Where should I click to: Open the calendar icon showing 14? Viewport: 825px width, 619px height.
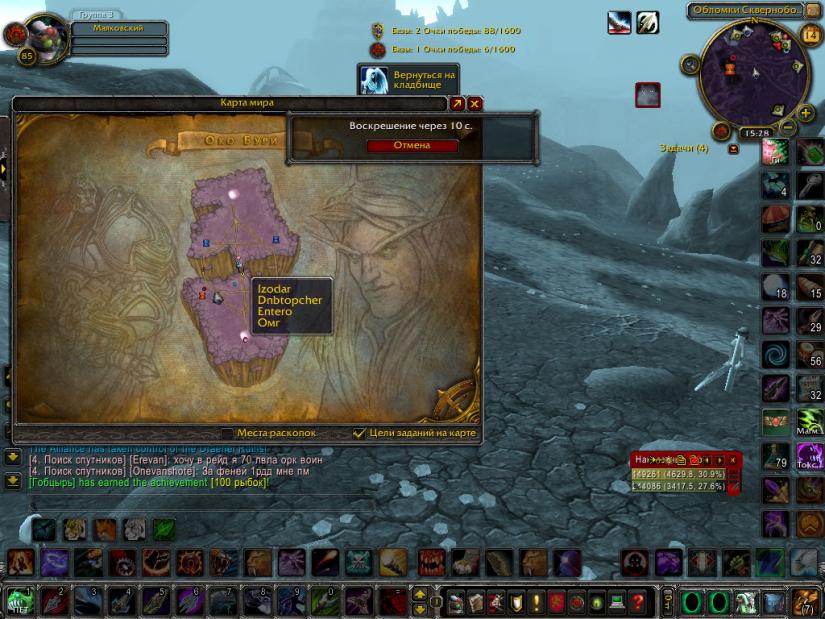pos(811,35)
